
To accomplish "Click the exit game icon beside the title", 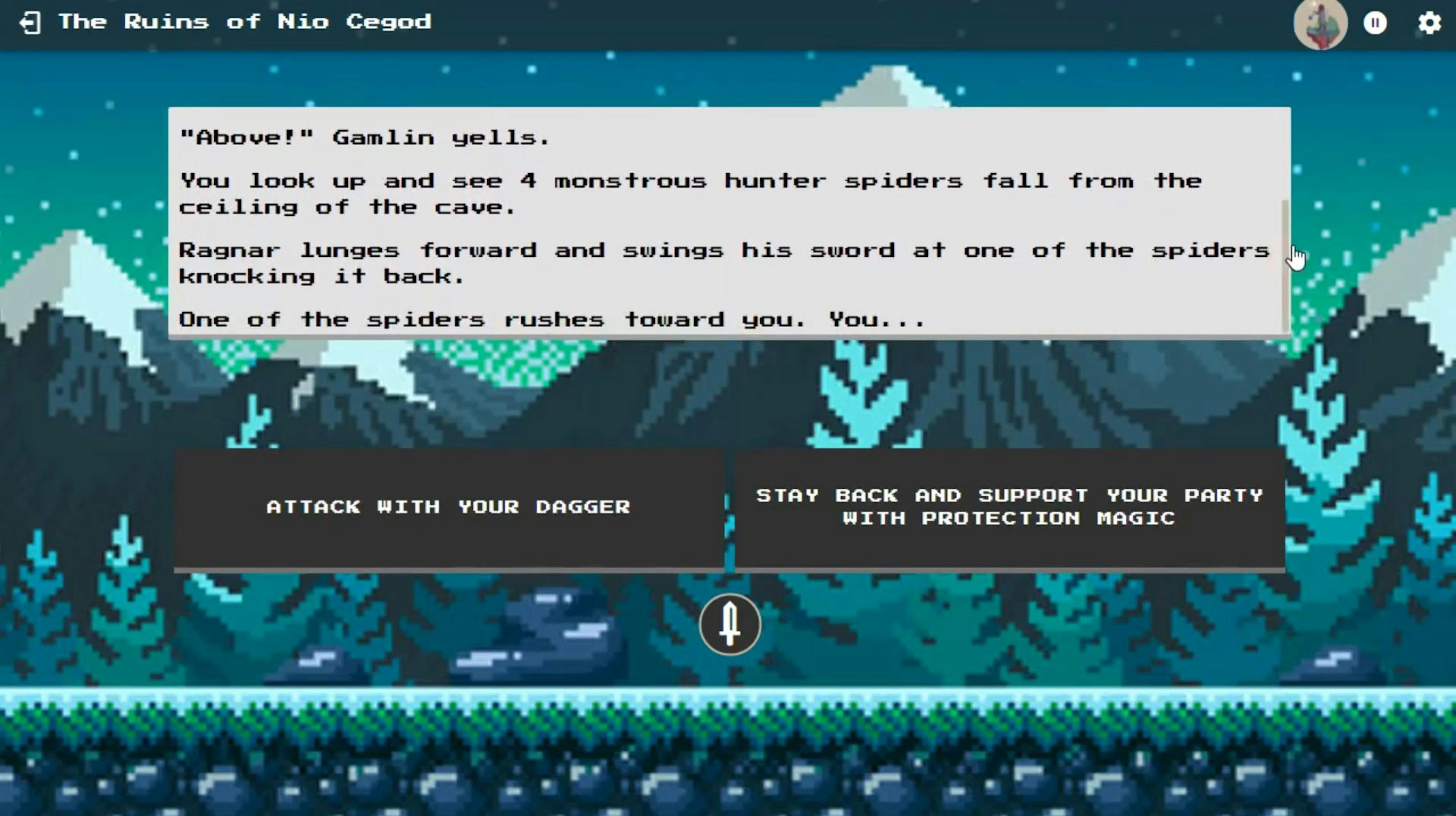I will (31, 23).
